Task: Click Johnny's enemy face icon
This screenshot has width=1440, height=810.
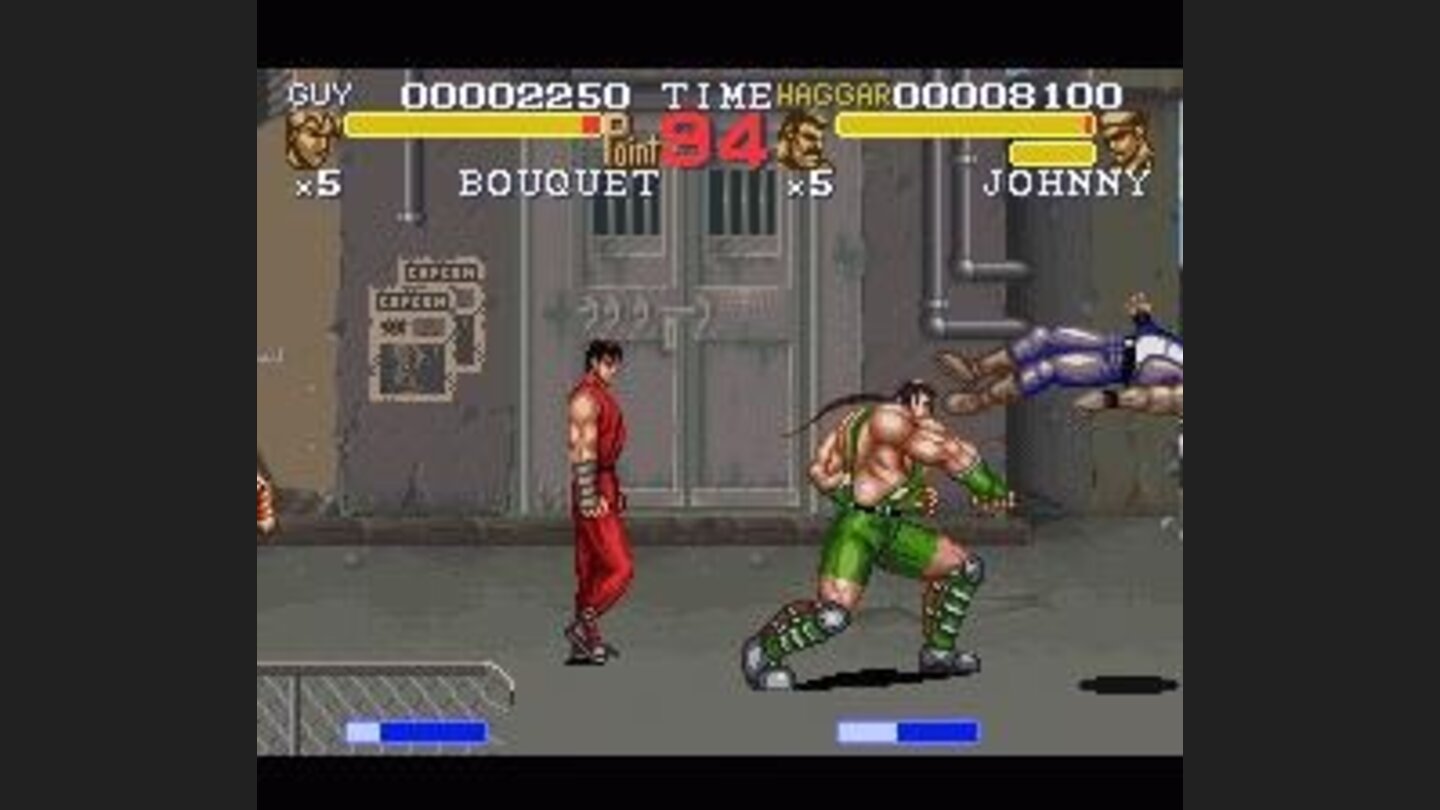Action: (x=1124, y=140)
